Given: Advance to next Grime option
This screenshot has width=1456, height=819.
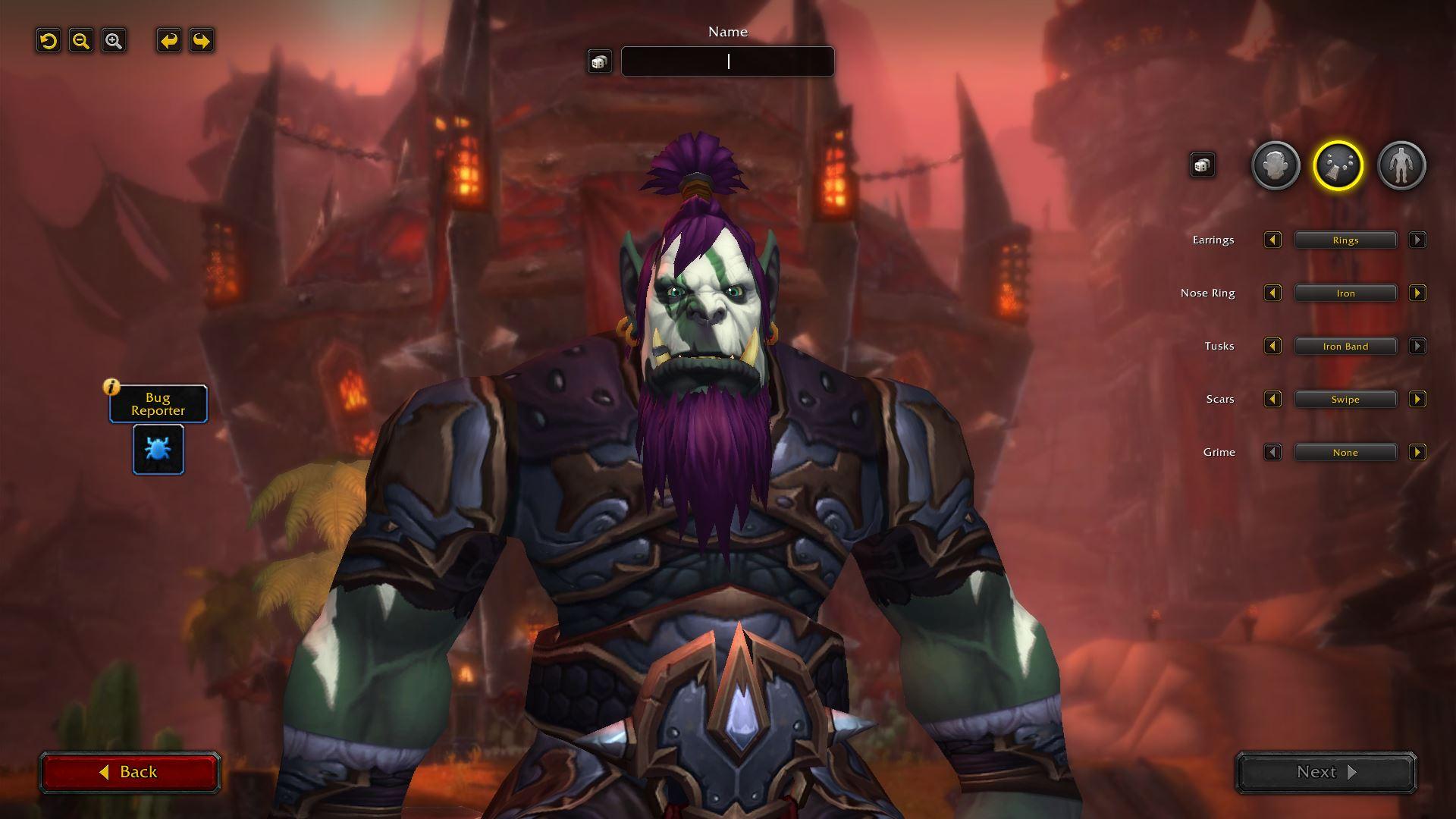Looking at the screenshot, I should point(1417,453).
